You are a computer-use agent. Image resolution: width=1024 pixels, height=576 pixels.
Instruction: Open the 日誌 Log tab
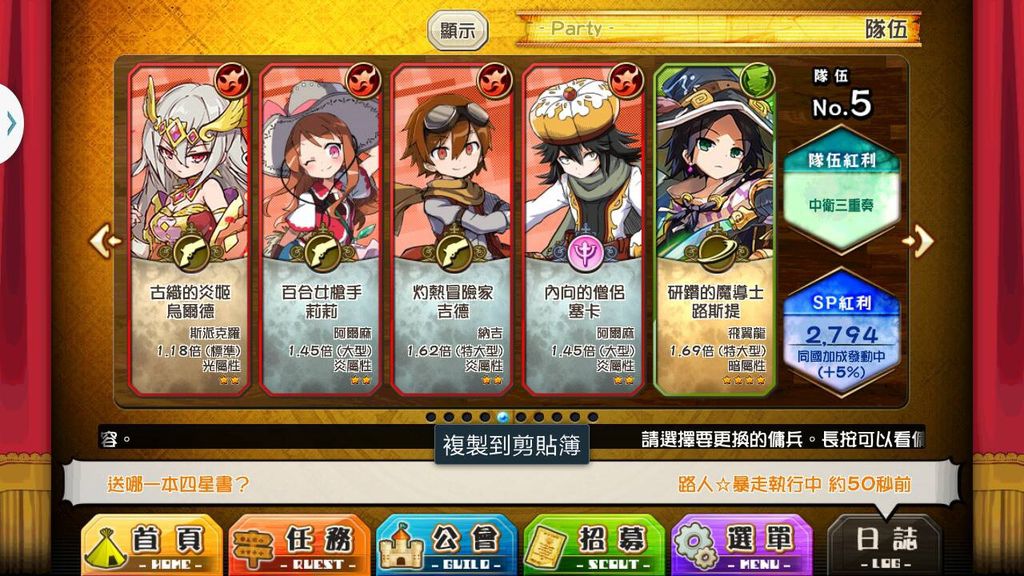pos(885,545)
